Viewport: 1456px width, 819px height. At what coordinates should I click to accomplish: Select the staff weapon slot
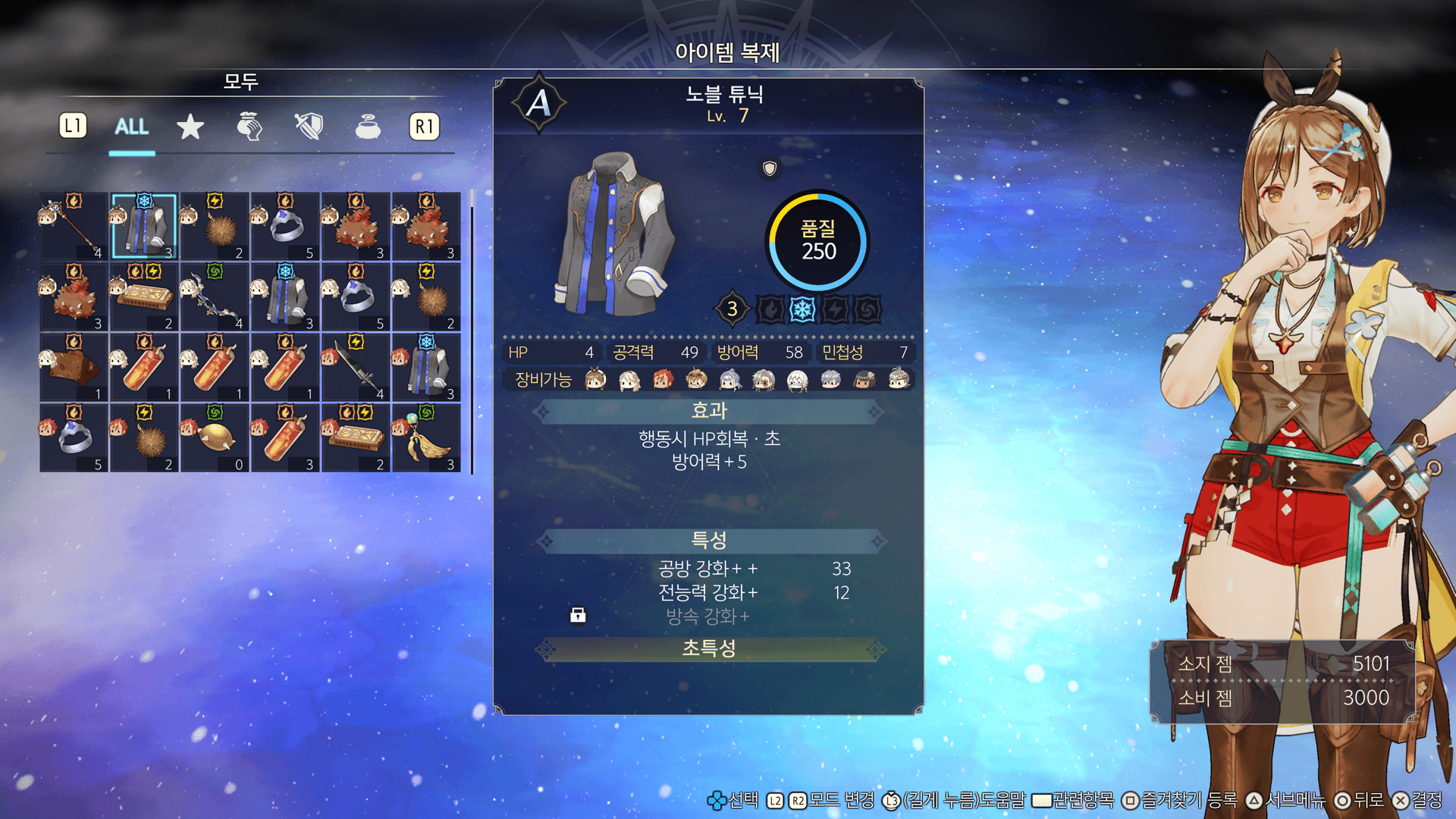[74, 226]
